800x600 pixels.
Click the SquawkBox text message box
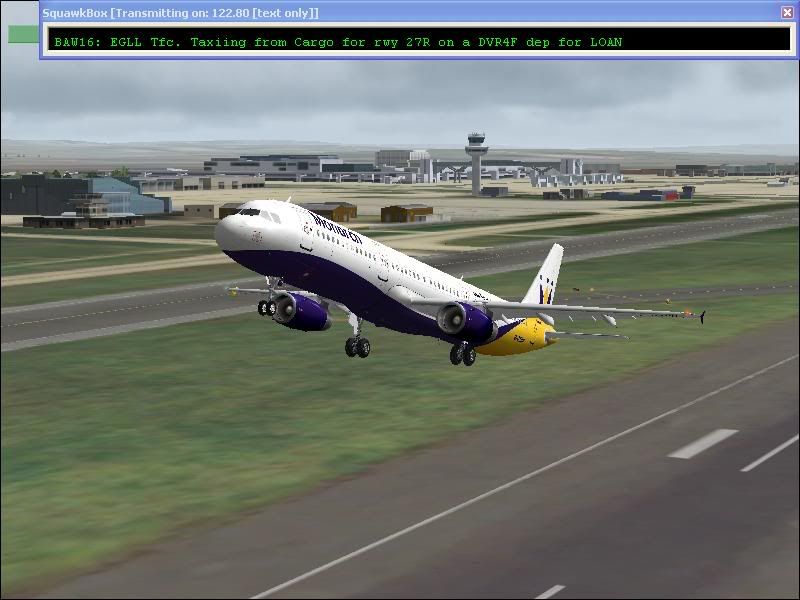pos(418,40)
